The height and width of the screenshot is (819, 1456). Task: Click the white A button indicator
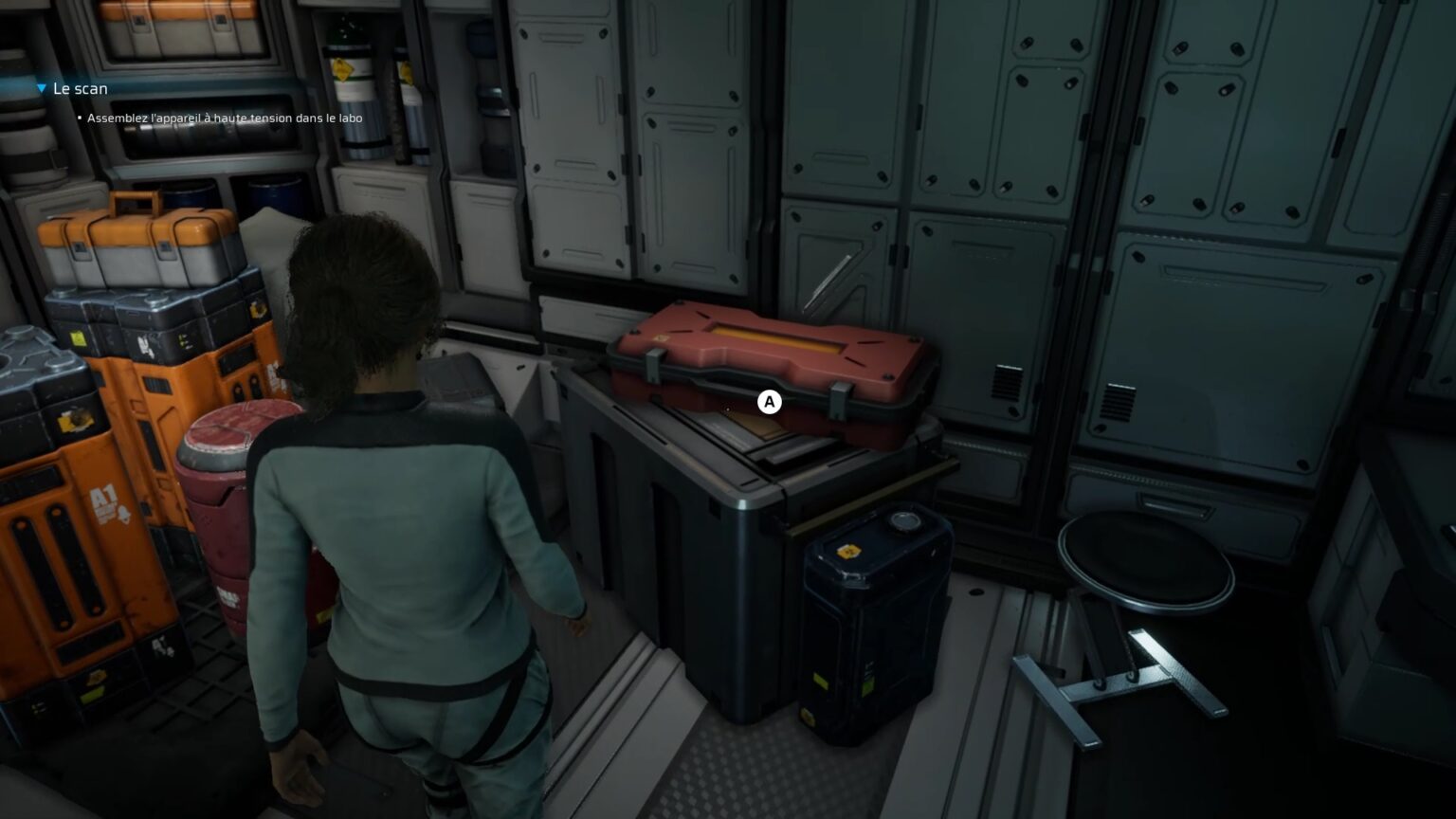(768, 402)
